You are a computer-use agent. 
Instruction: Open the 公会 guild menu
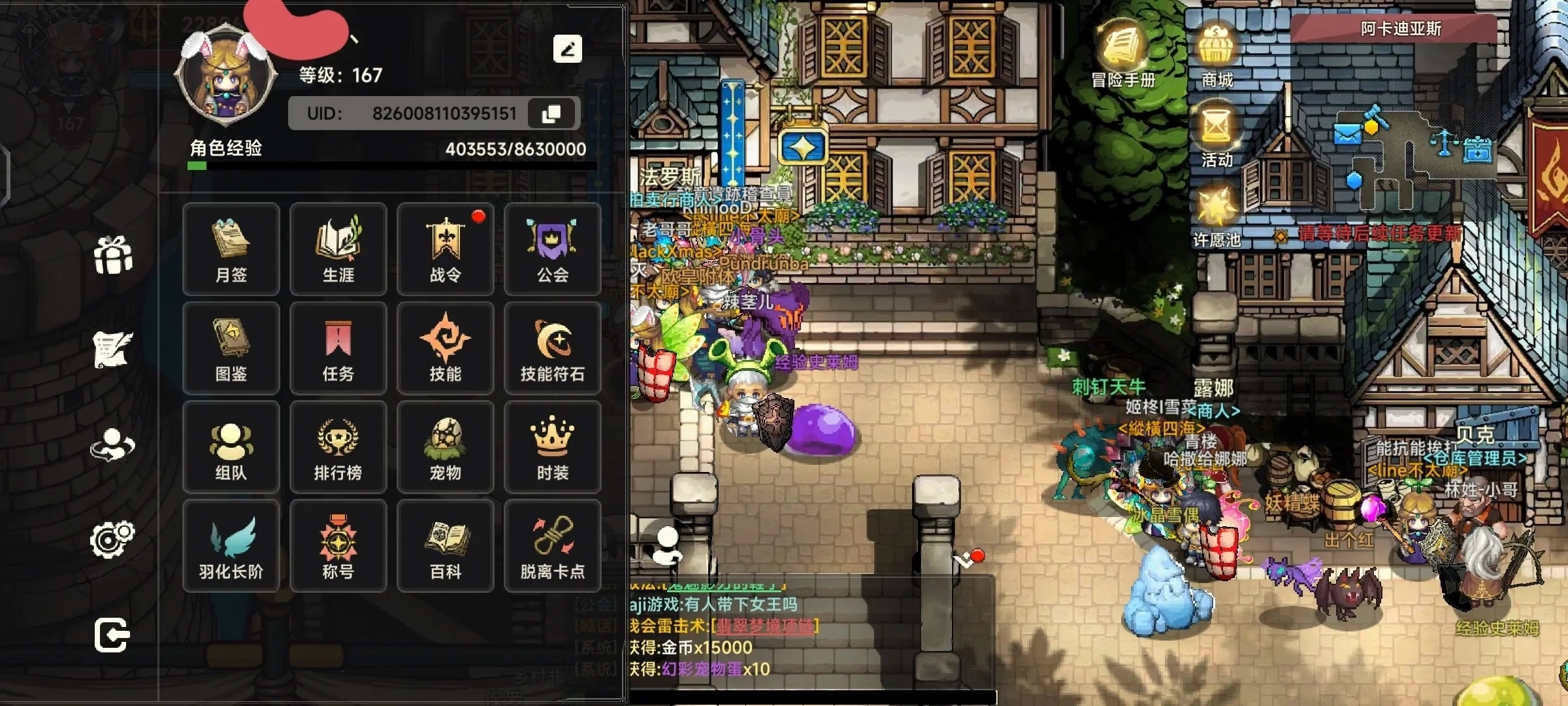click(x=553, y=249)
